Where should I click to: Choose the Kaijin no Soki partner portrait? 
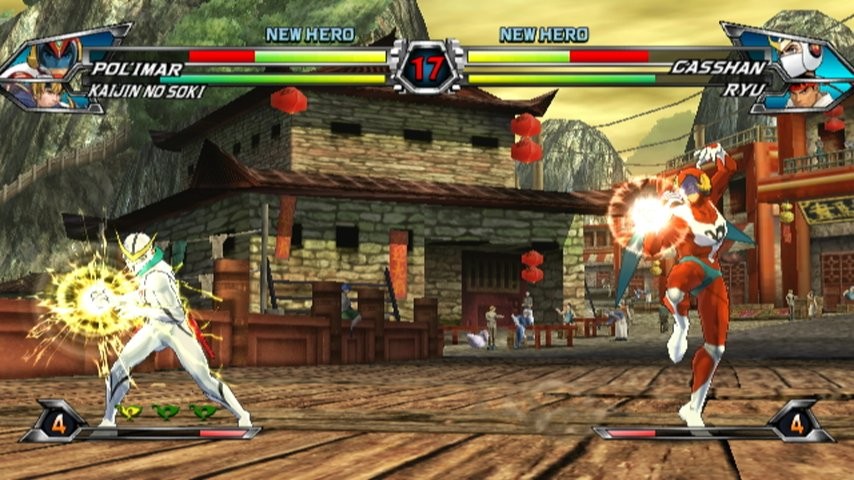pos(46,93)
